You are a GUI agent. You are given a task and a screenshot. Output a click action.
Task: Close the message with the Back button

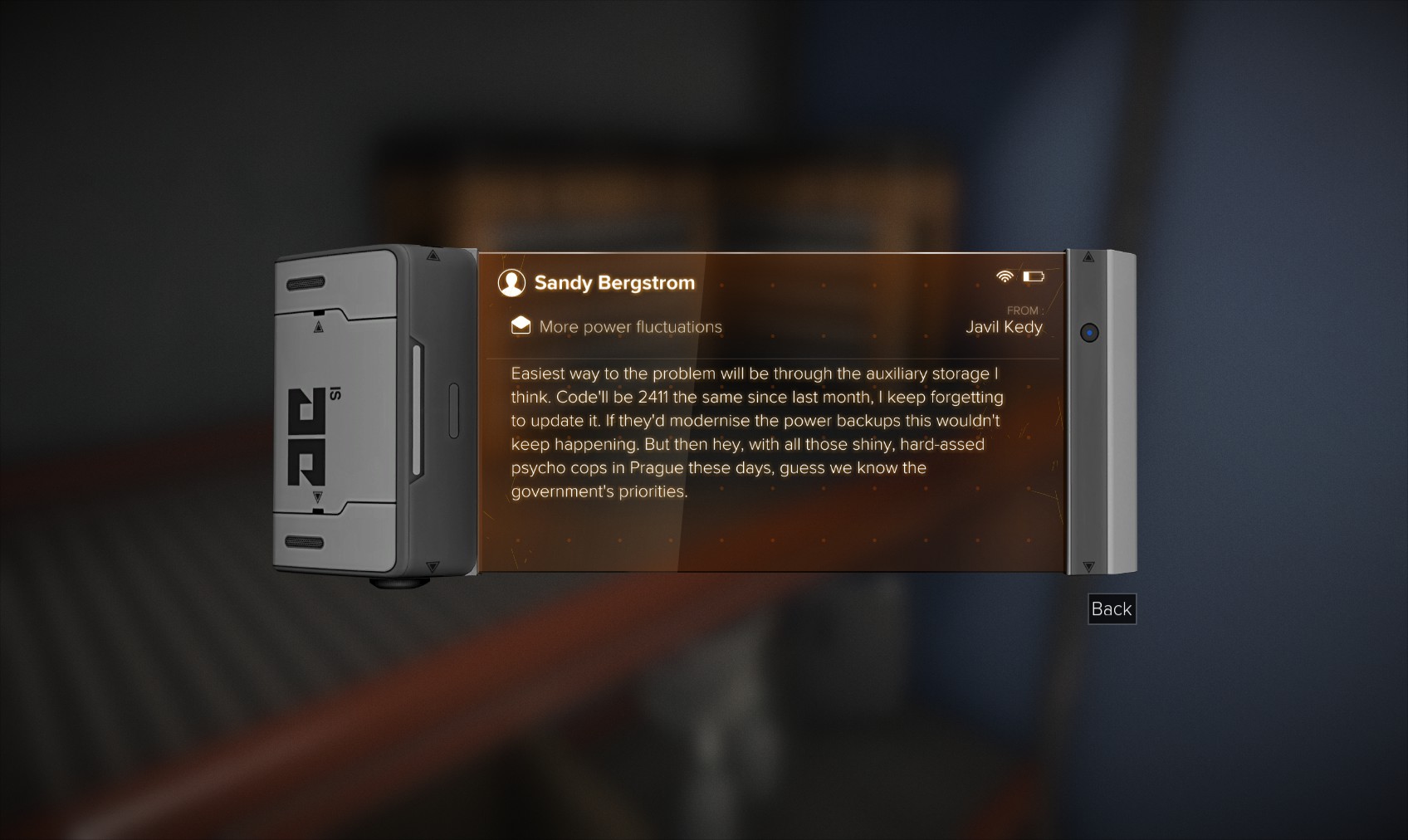pyautogui.click(x=1111, y=609)
